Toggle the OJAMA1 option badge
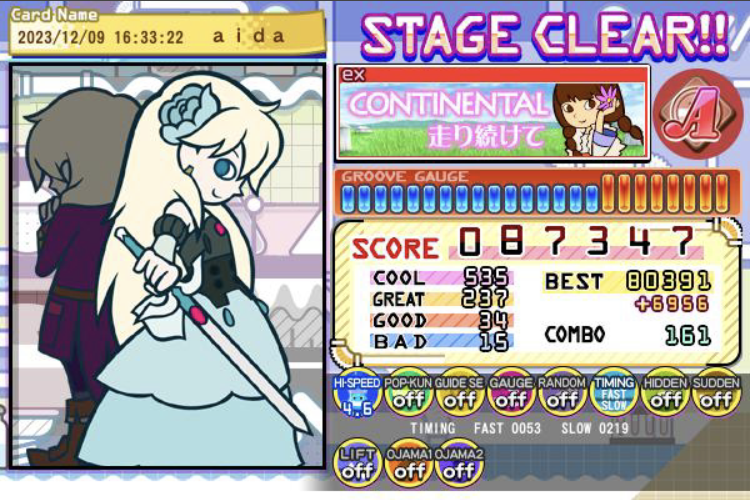Viewport: 750px width, 500px height. [x=408, y=464]
